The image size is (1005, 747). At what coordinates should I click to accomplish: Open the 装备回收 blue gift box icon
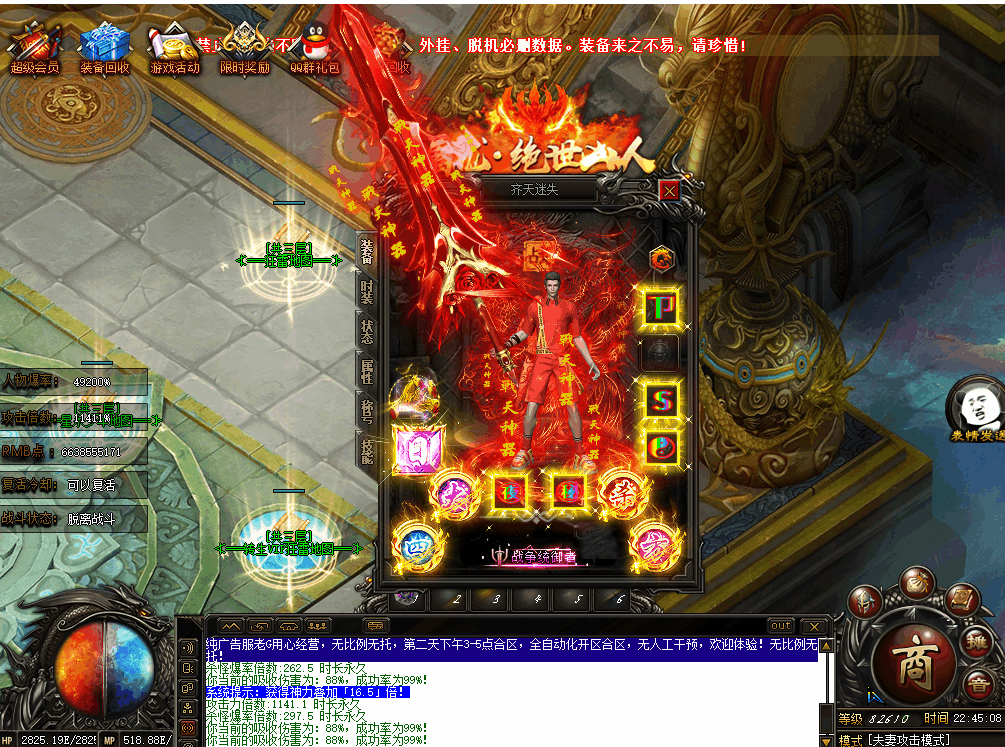(105, 48)
